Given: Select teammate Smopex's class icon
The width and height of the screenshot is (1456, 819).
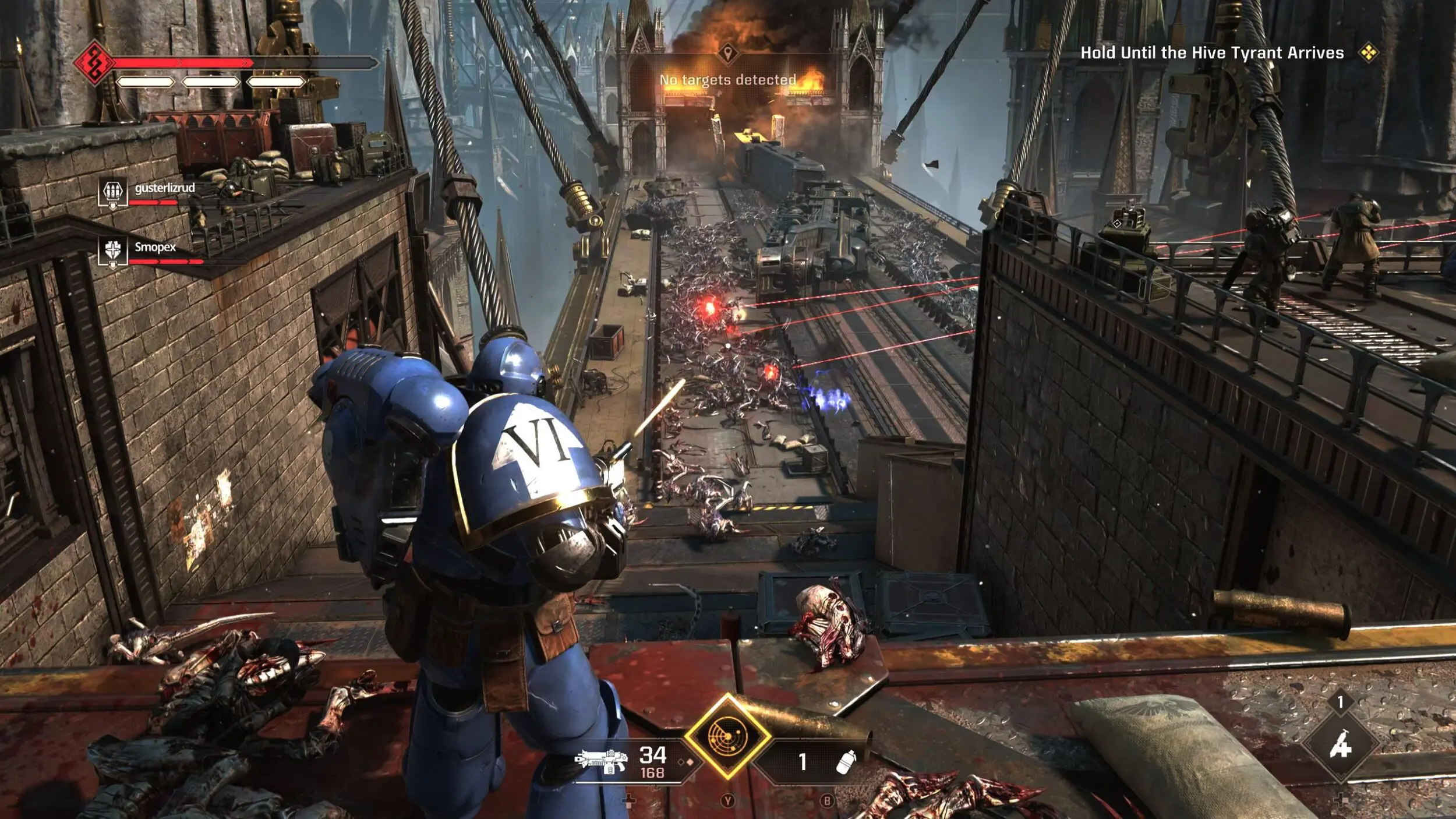Looking at the screenshot, I should [112, 251].
